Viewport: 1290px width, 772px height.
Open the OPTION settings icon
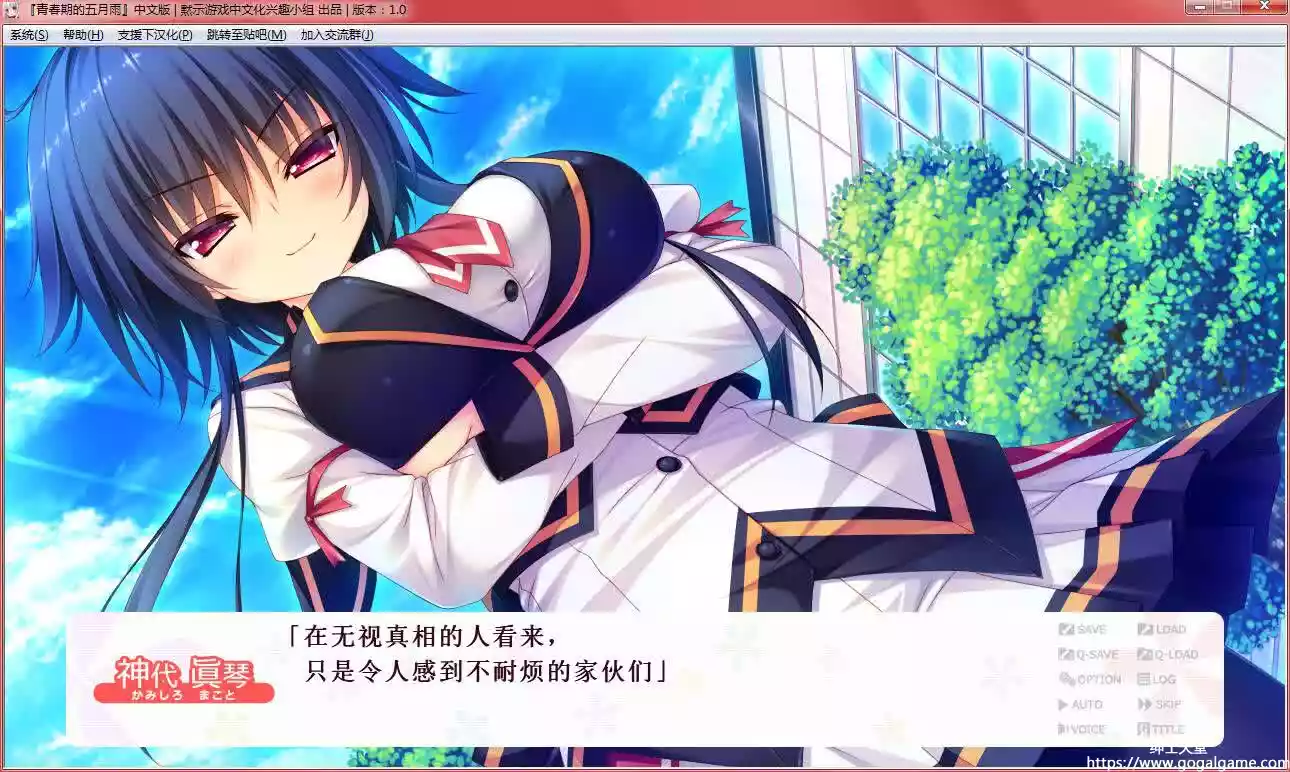[1091, 678]
